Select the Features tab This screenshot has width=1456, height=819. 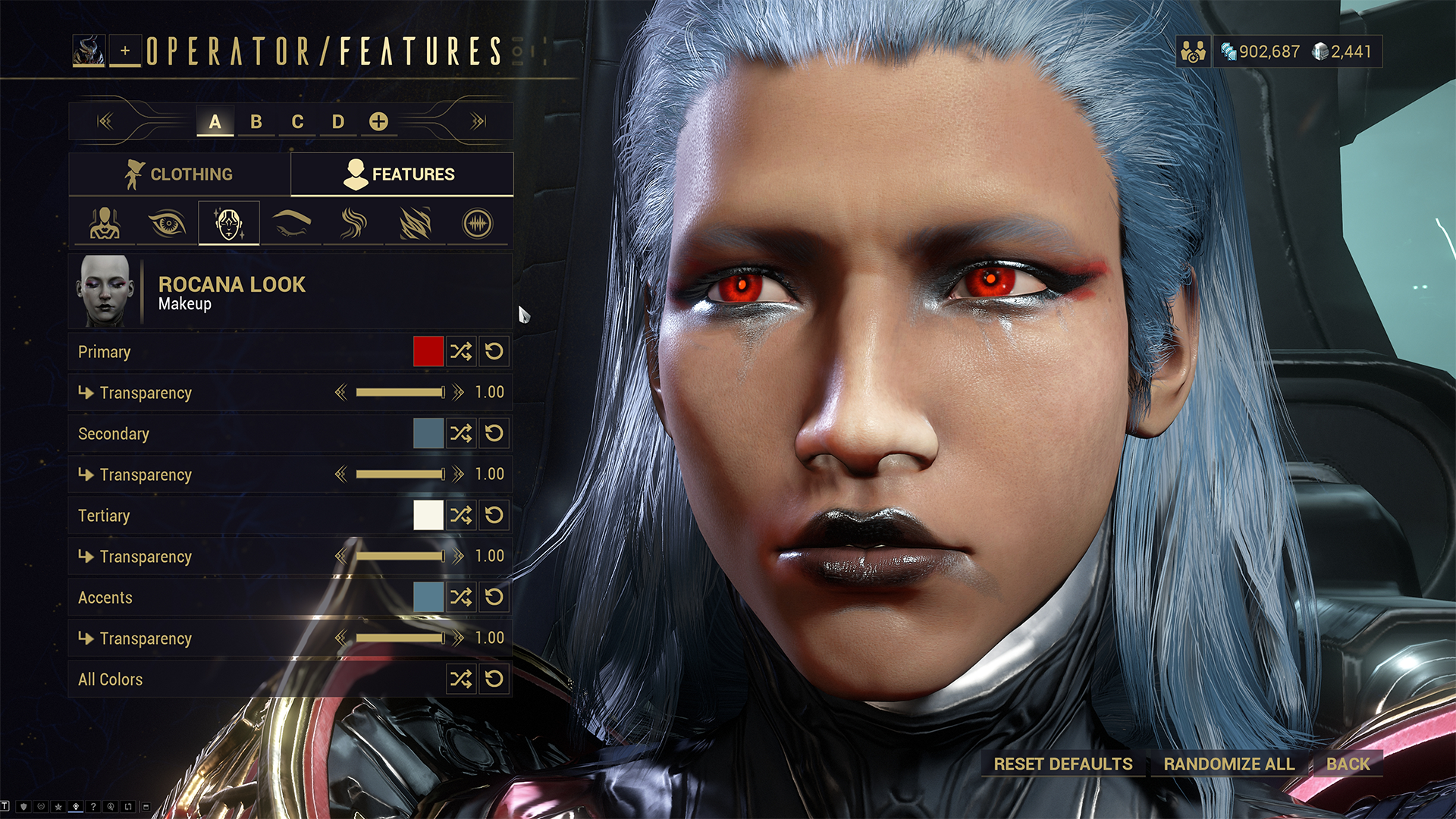(x=401, y=174)
